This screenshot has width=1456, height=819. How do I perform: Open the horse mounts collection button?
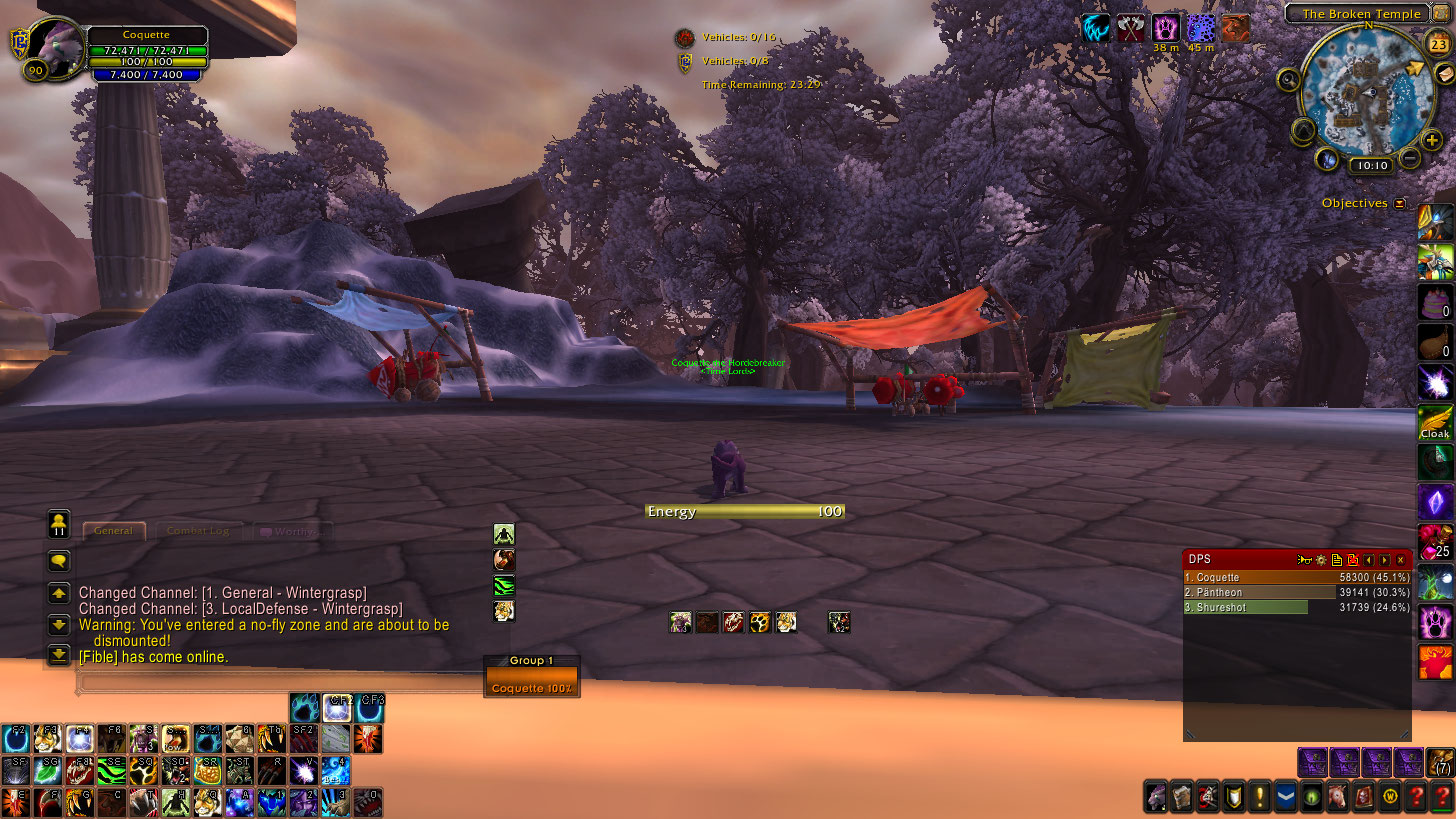coord(1337,796)
